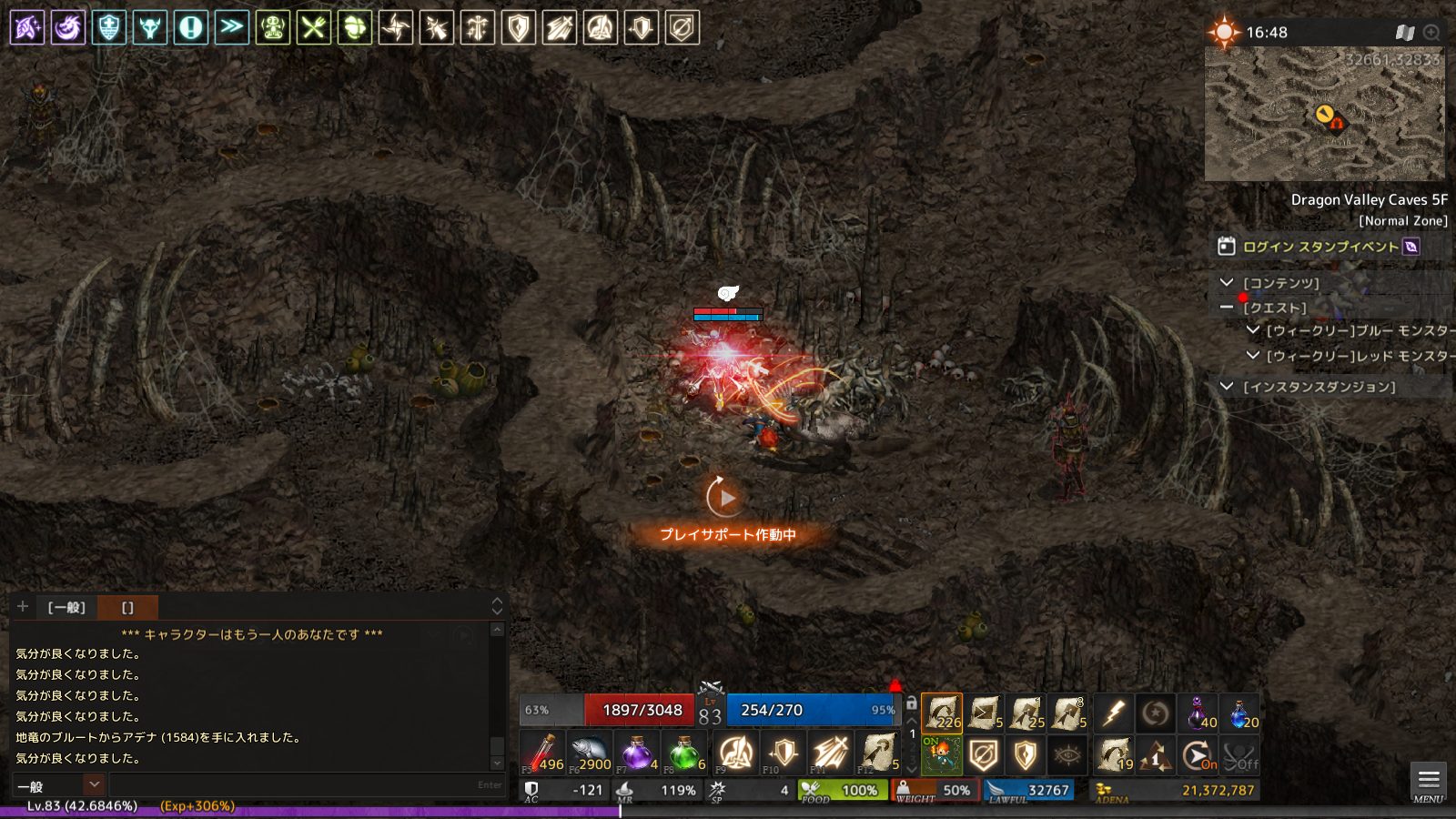This screenshot has height=819, width=1456.
Task: Select the purple potion slot
Action: (637, 753)
